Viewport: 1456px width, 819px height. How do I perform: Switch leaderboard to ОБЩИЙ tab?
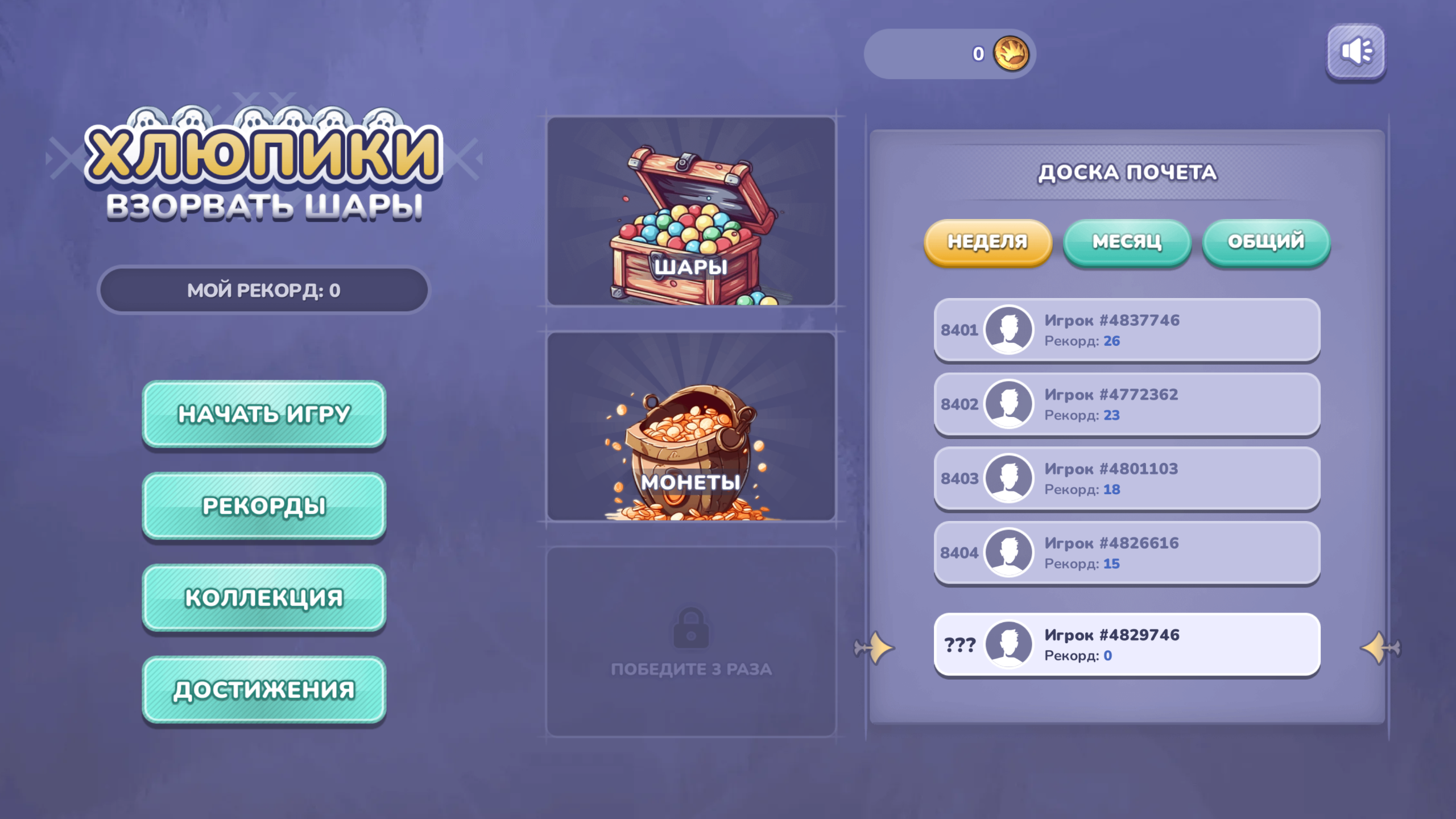(x=1266, y=241)
